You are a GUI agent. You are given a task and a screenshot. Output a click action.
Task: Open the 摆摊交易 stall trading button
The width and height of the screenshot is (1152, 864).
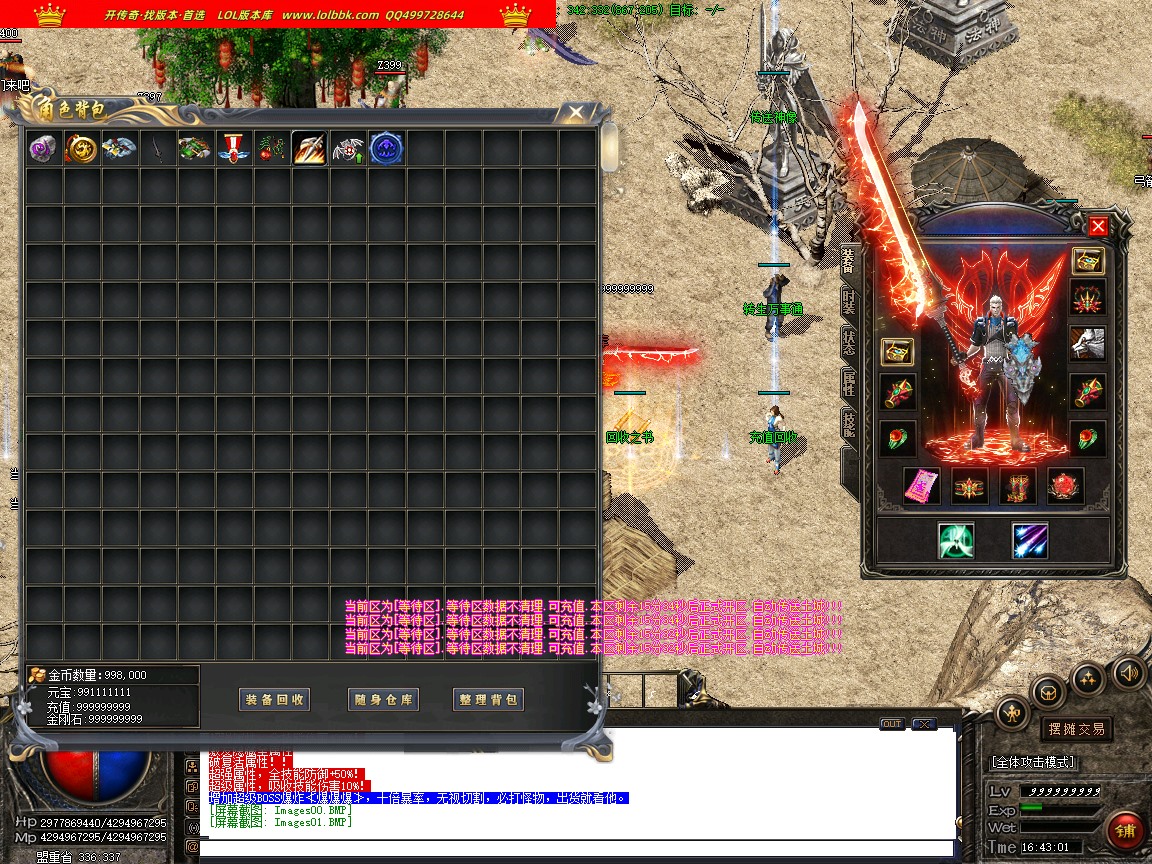point(1075,729)
